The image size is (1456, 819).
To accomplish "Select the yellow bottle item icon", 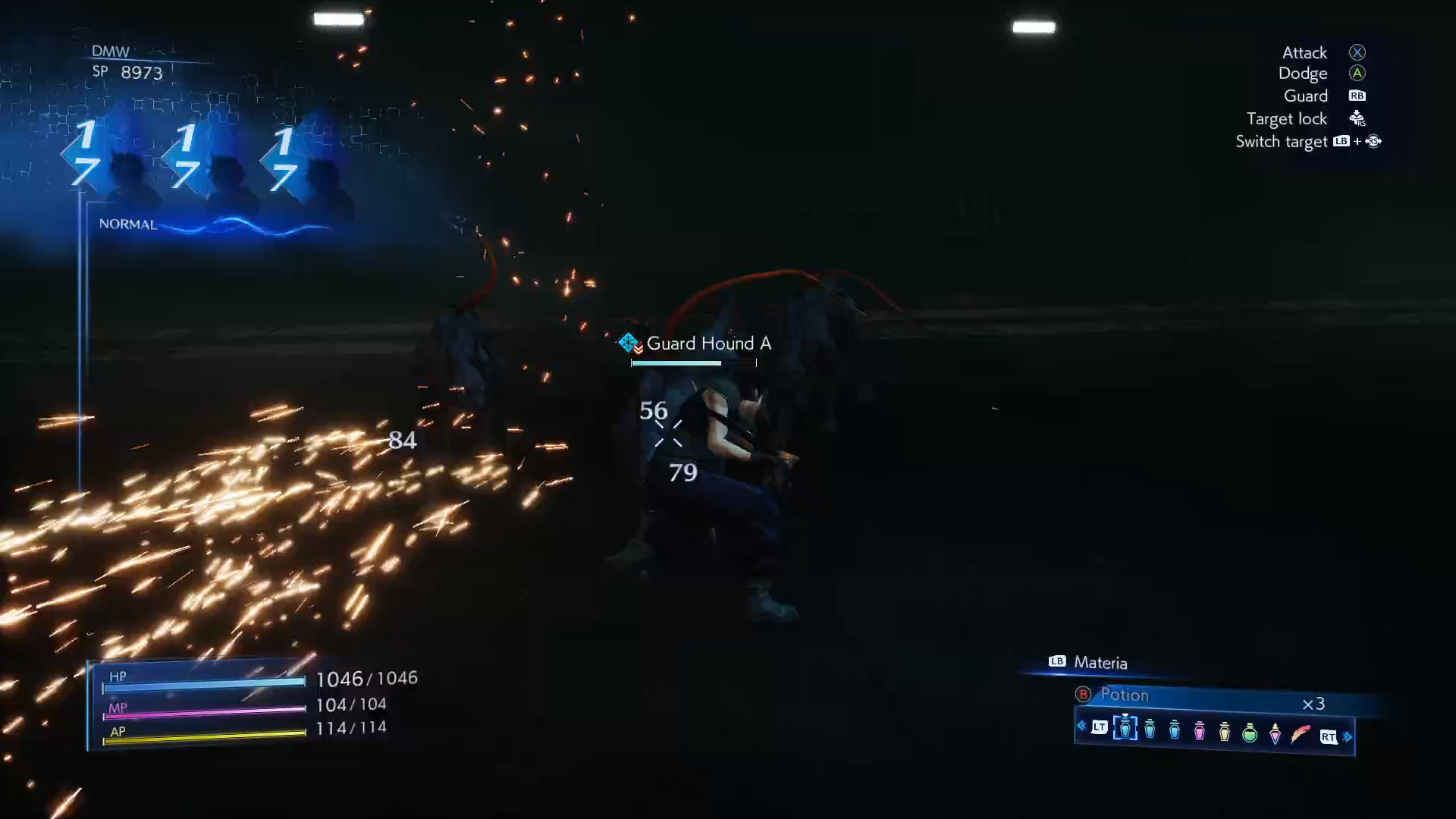I will pos(1224,731).
